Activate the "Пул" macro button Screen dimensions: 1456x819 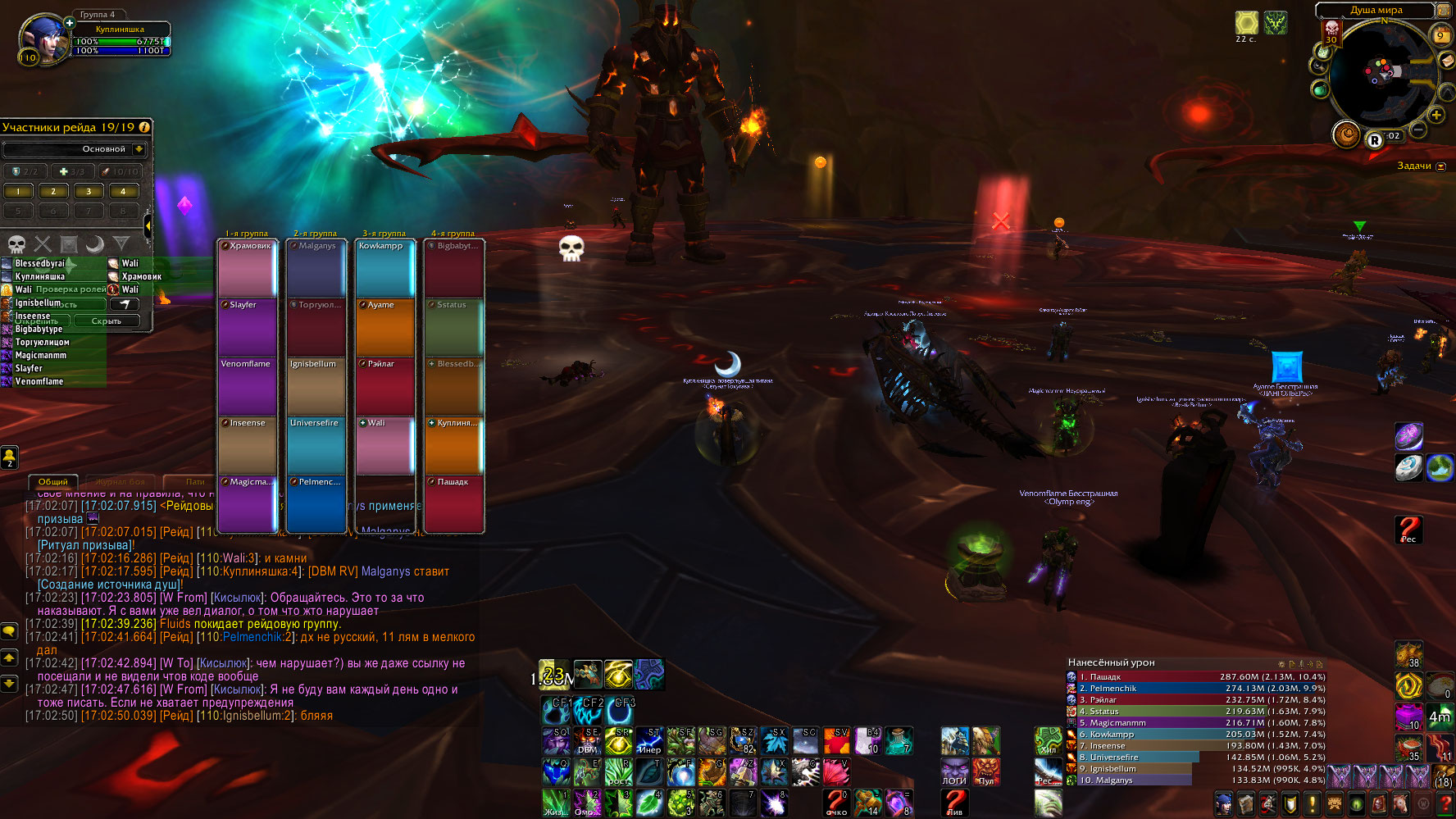point(985,771)
